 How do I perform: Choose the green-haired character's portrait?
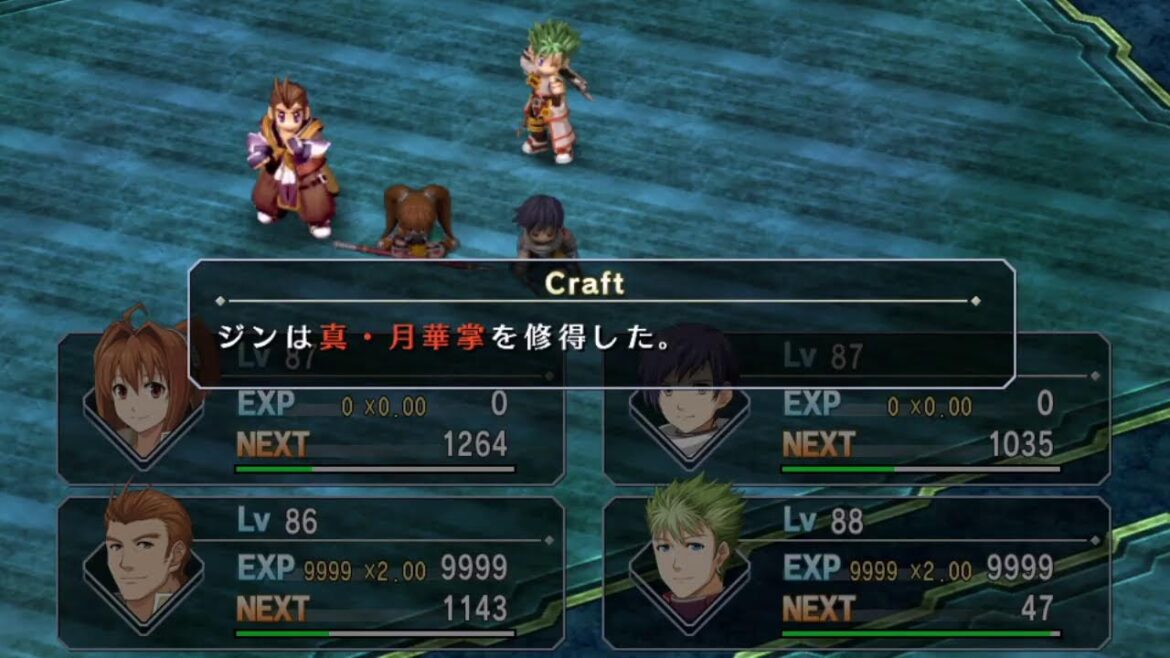click(691, 548)
